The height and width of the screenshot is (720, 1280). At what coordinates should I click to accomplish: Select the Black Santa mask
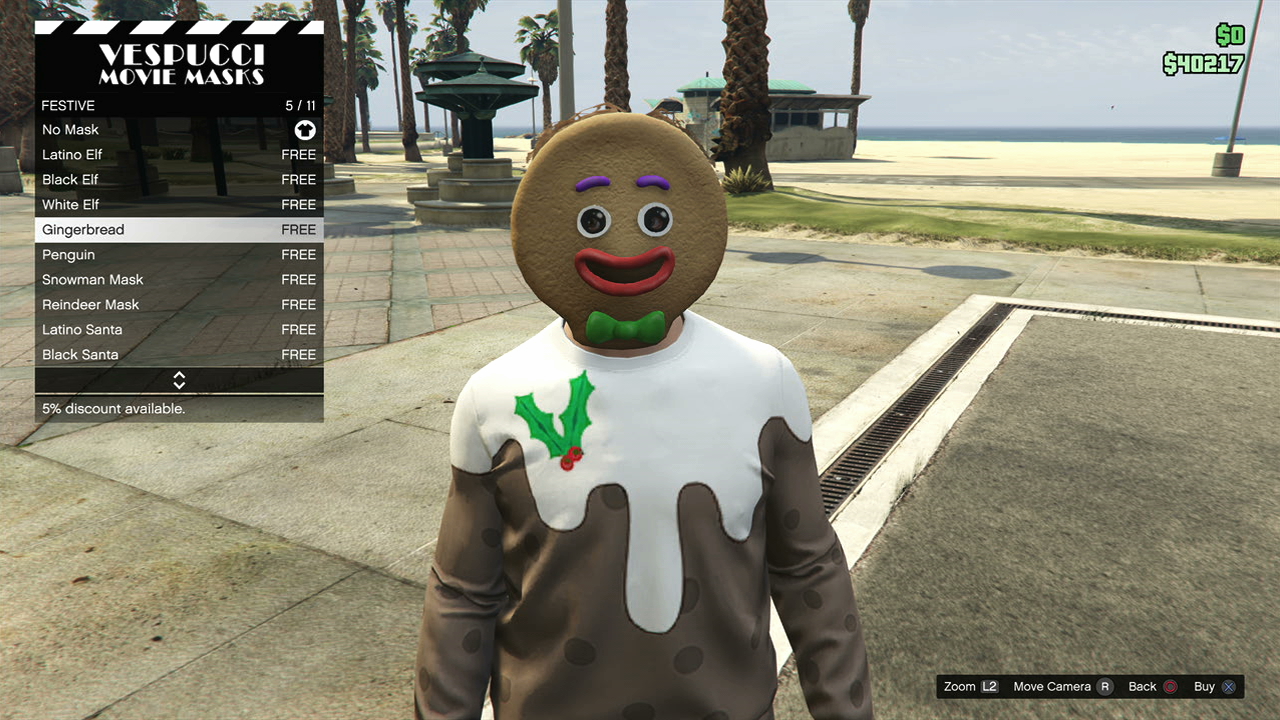click(x=178, y=355)
